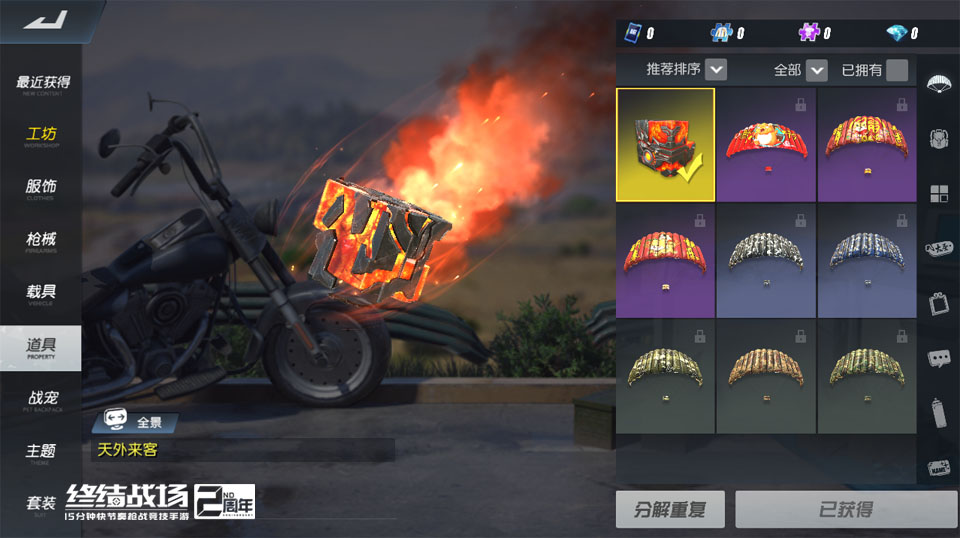Select the spray can icon filter

point(939,412)
